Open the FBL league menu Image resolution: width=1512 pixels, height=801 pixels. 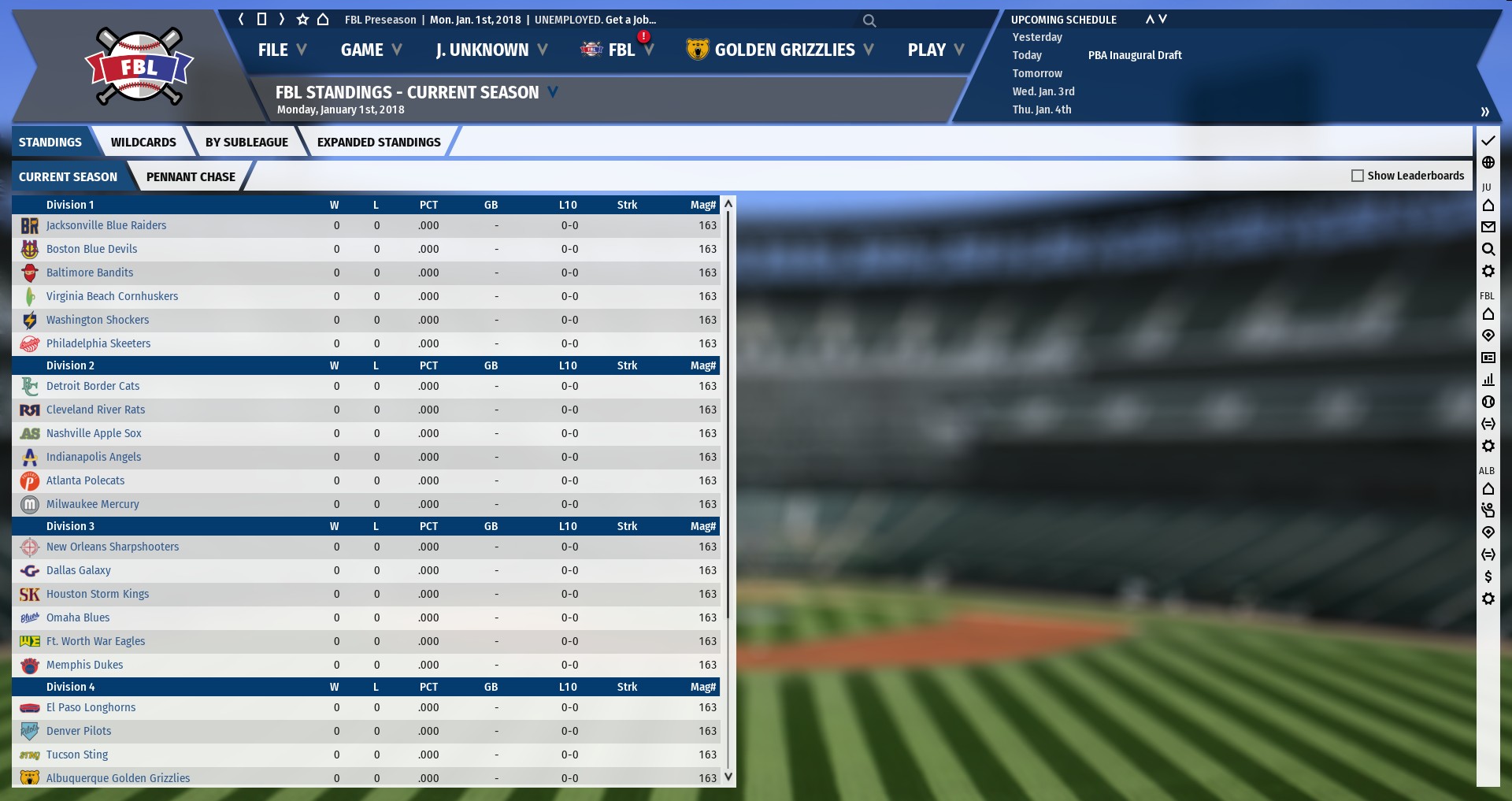pyautogui.click(x=621, y=50)
